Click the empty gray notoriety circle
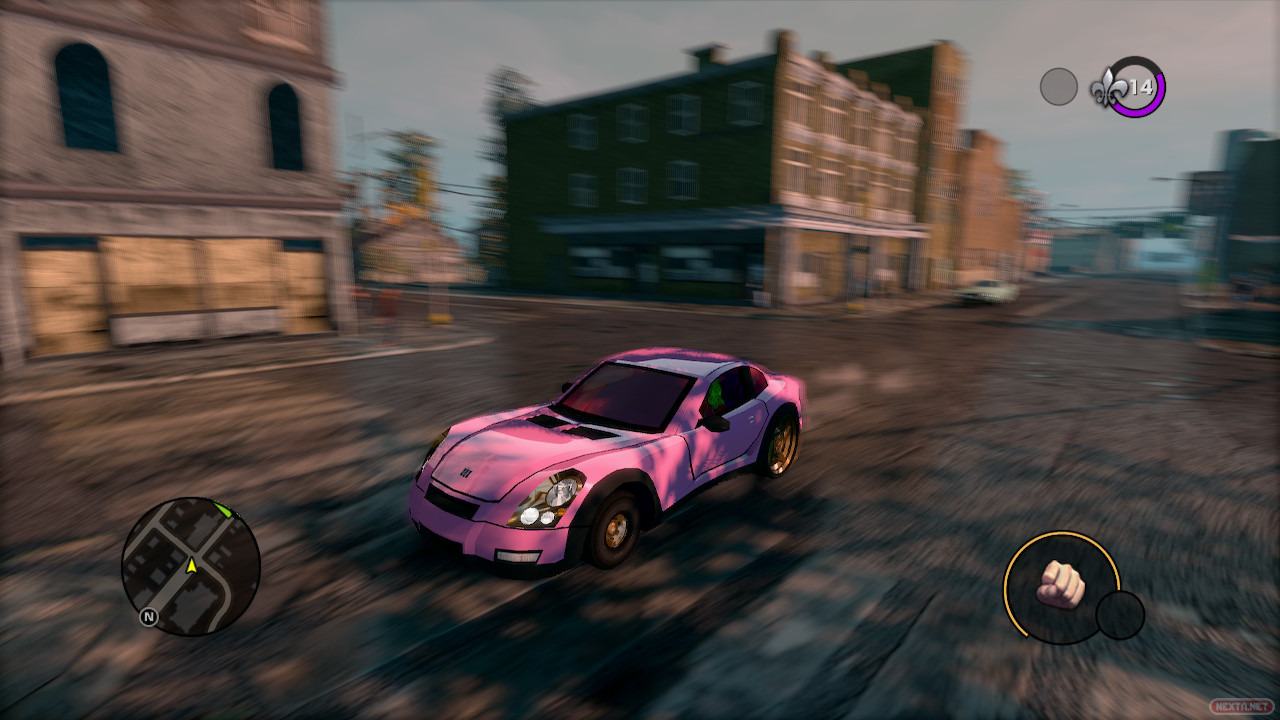The height and width of the screenshot is (720, 1280). pos(1058,87)
